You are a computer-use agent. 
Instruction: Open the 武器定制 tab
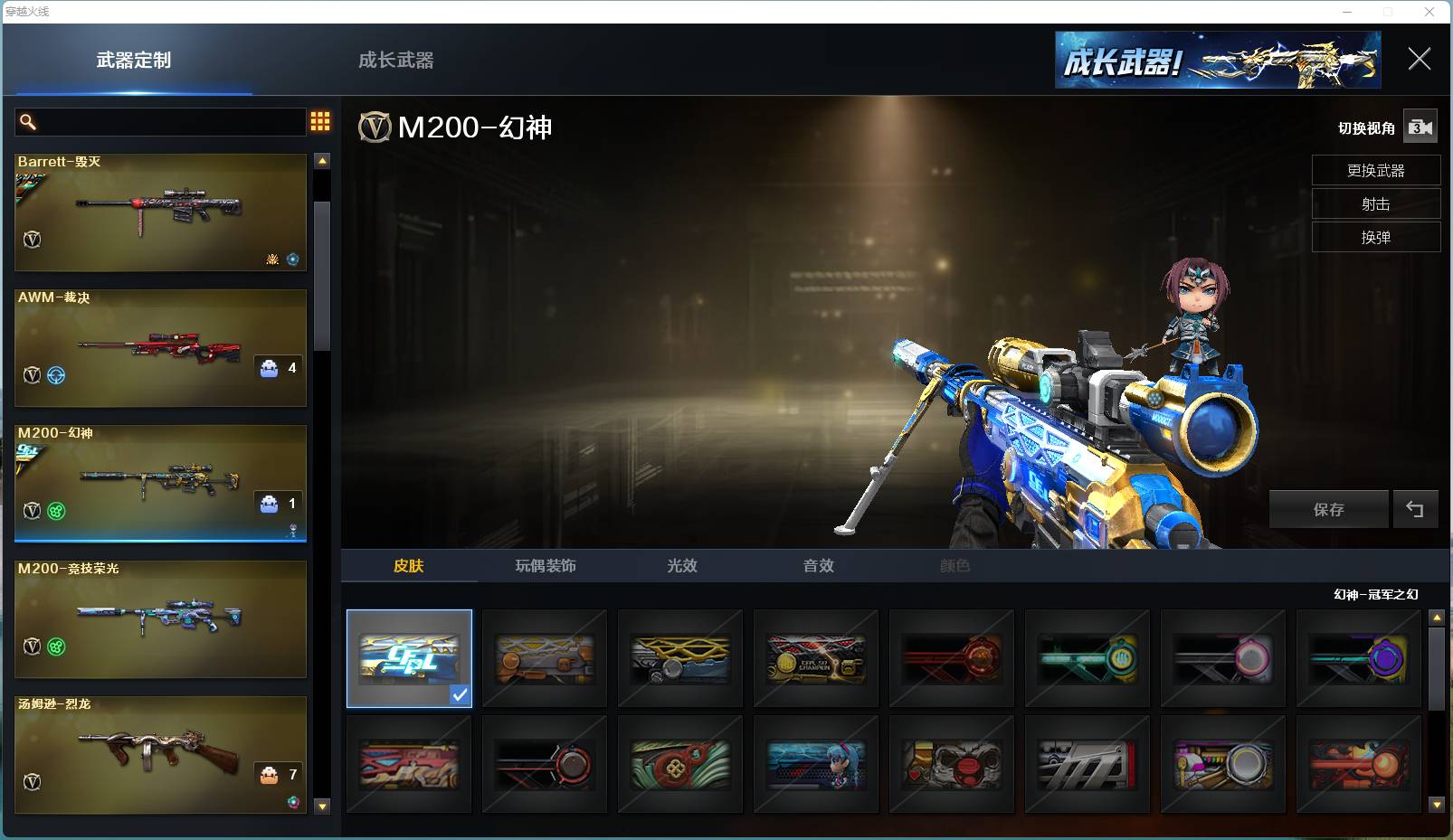[x=134, y=61]
